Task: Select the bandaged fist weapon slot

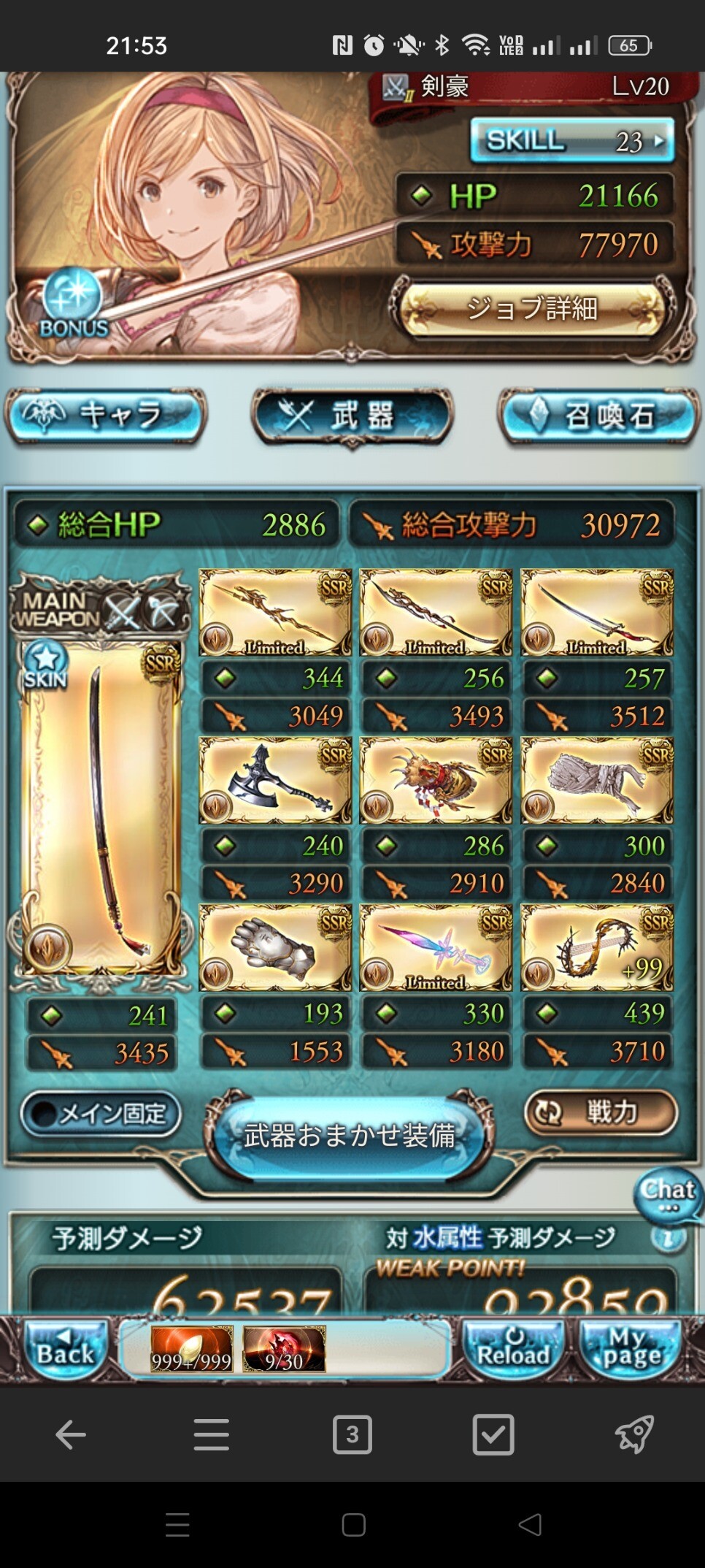Action: point(596,781)
